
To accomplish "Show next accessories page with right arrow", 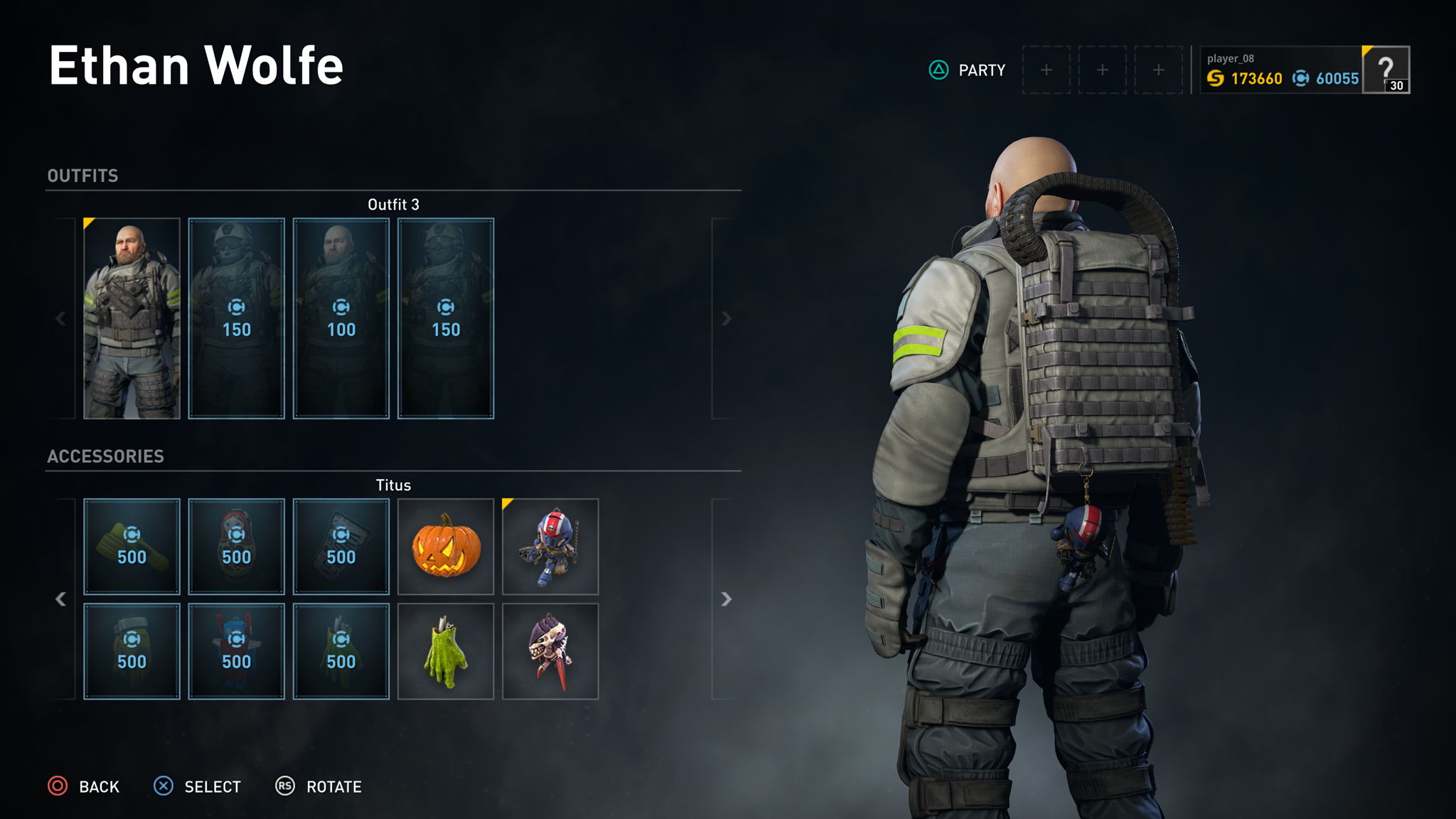I will (726, 599).
